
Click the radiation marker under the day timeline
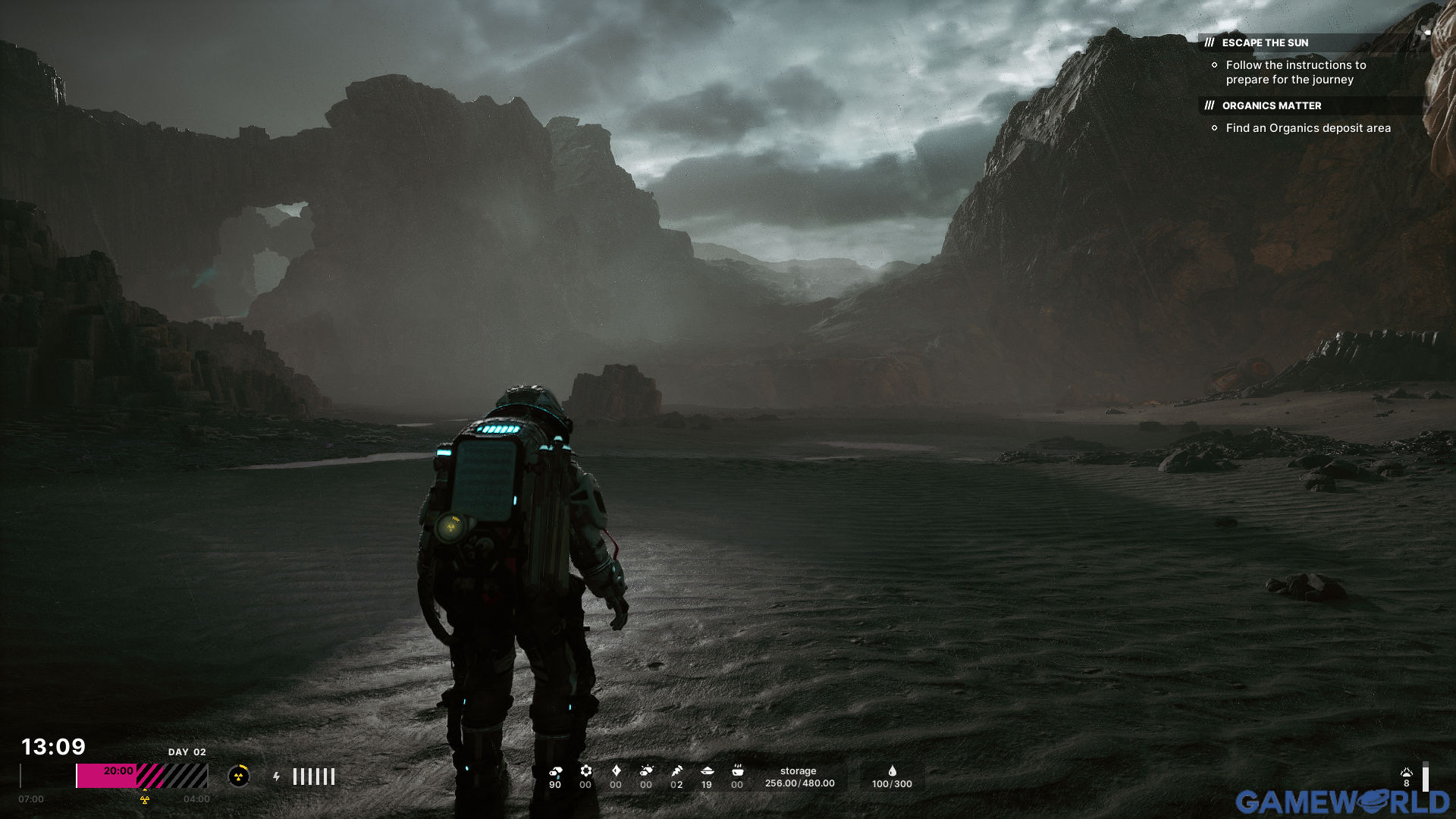pos(145,799)
